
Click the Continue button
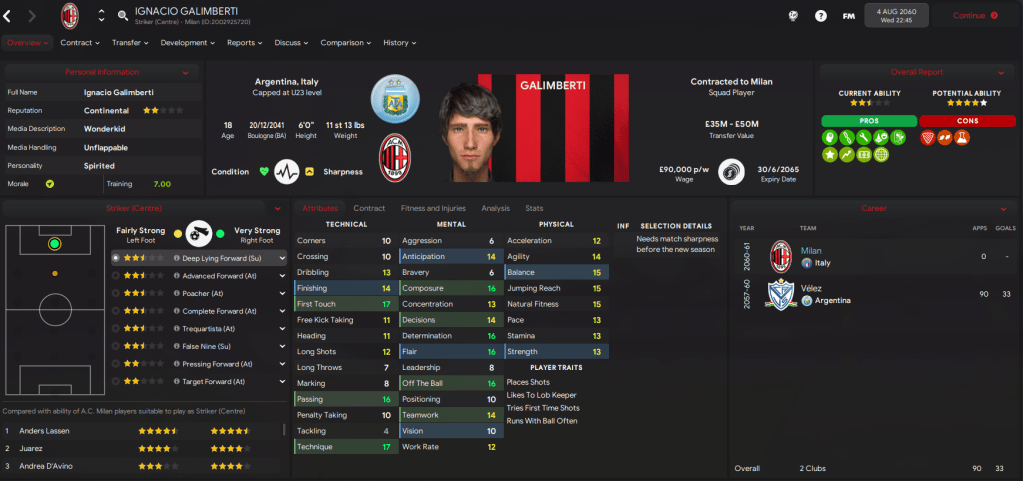click(x=975, y=15)
